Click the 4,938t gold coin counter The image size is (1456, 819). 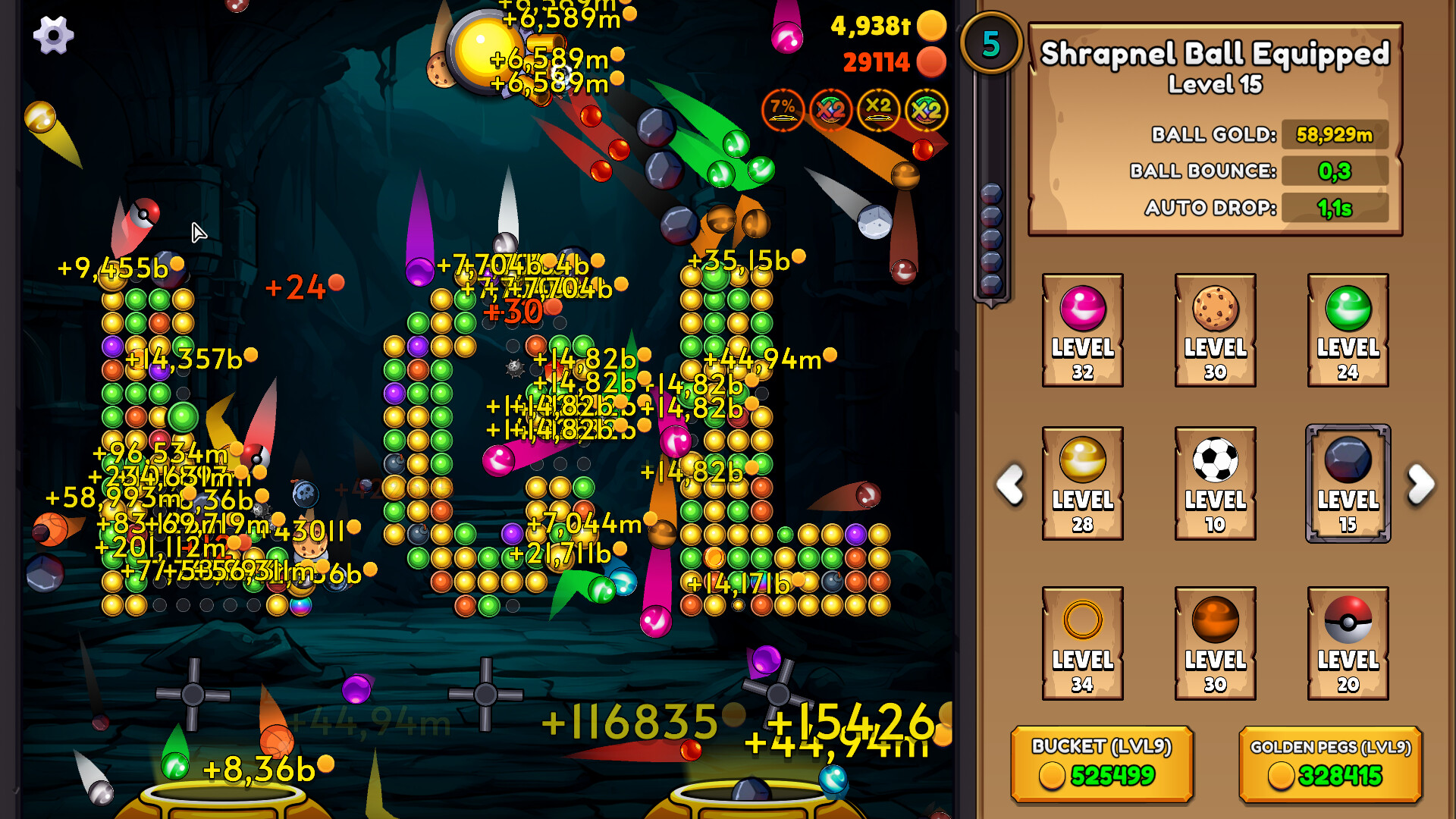[x=880, y=27]
